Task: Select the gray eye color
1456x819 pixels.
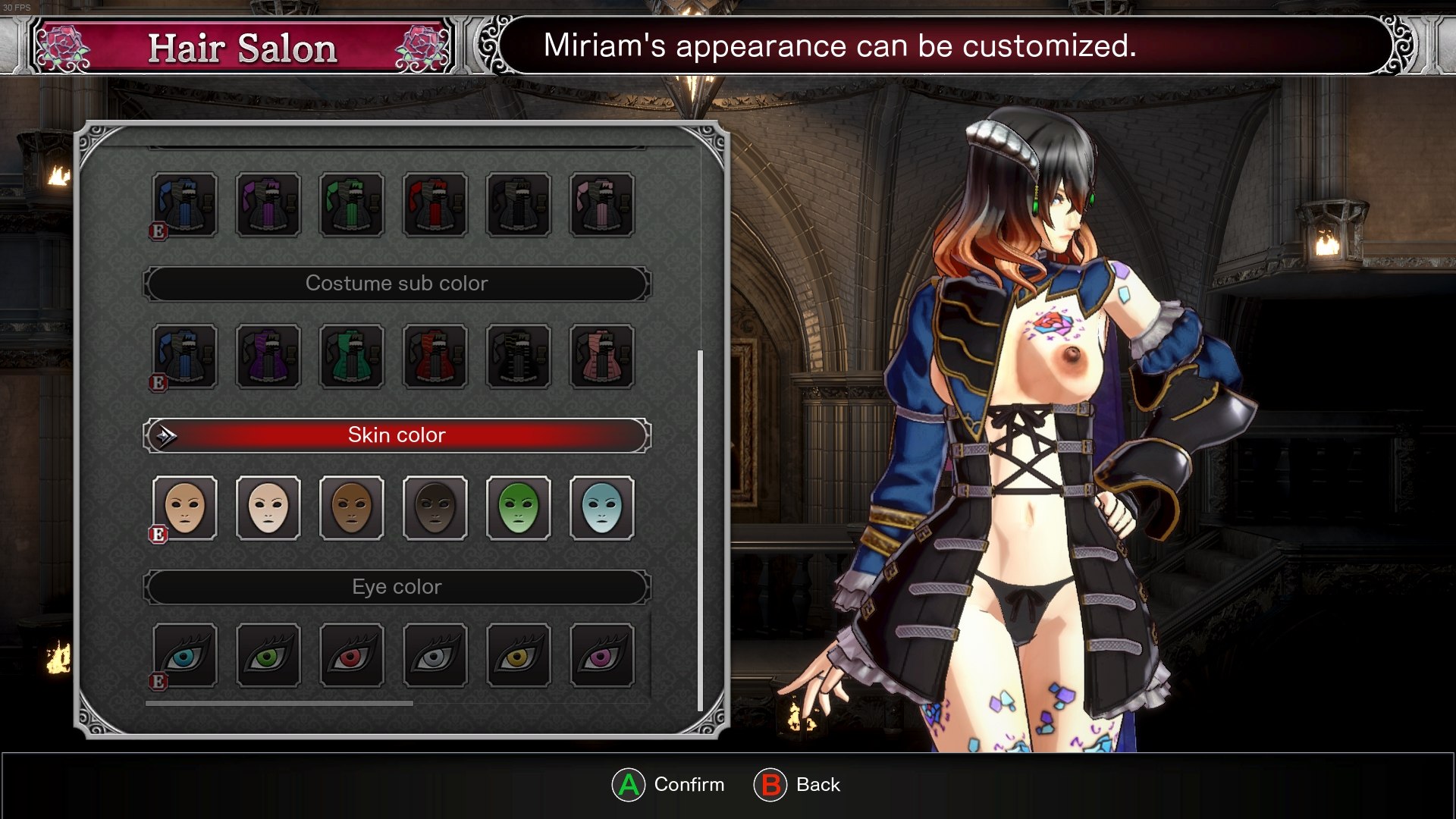Action: [x=435, y=656]
